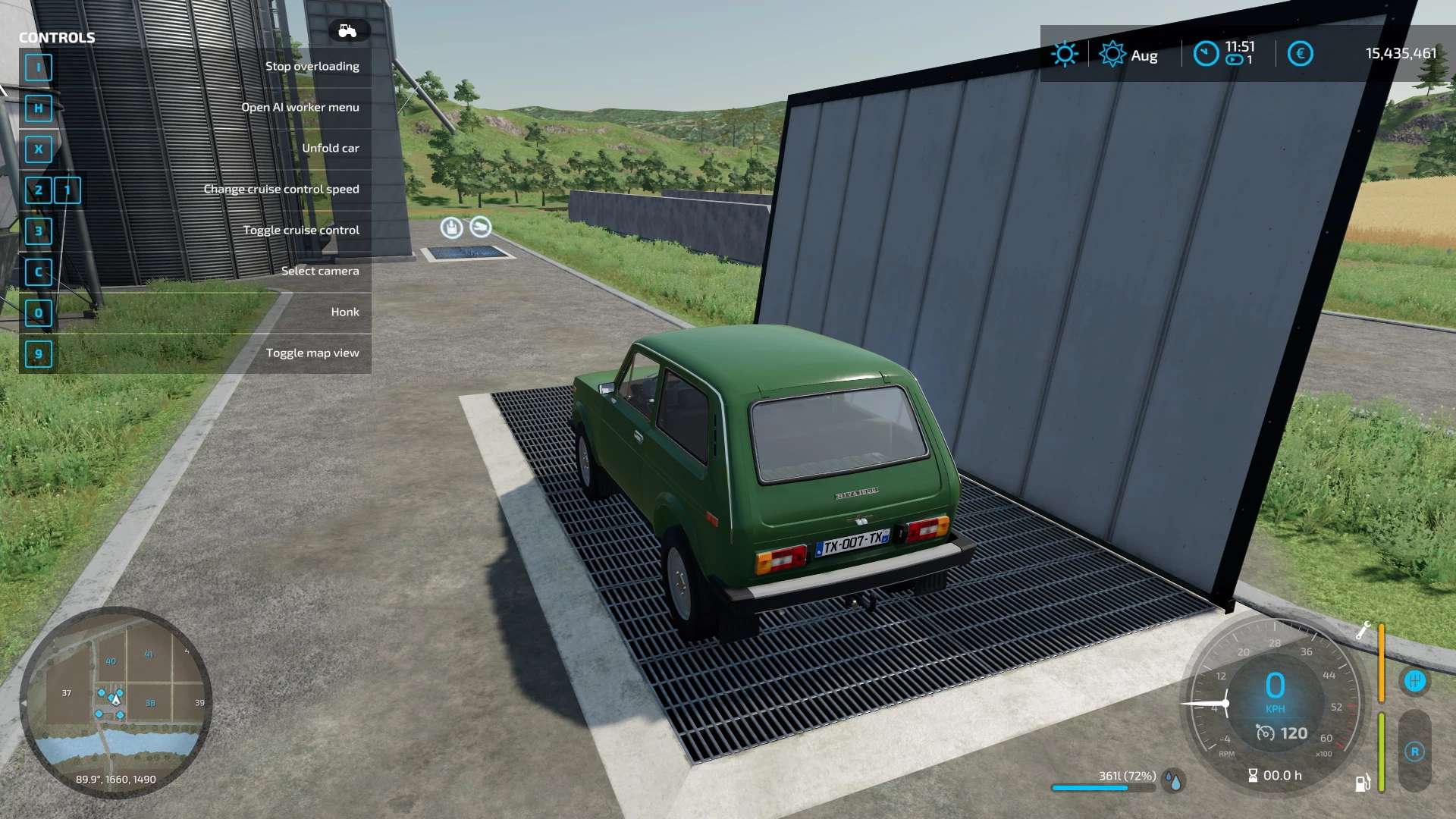Viewport: 1456px width, 819px height.
Task: Select the tractor icon above the controls list
Action: coord(348,31)
